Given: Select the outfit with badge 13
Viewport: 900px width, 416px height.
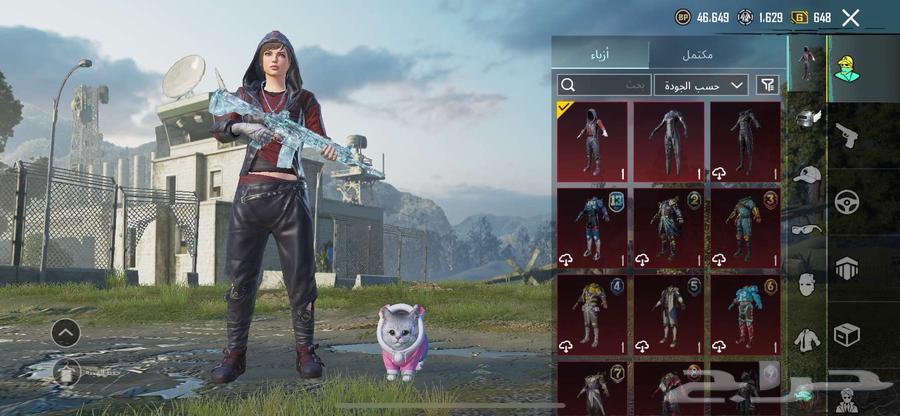Looking at the screenshot, I should coord(592,228).
